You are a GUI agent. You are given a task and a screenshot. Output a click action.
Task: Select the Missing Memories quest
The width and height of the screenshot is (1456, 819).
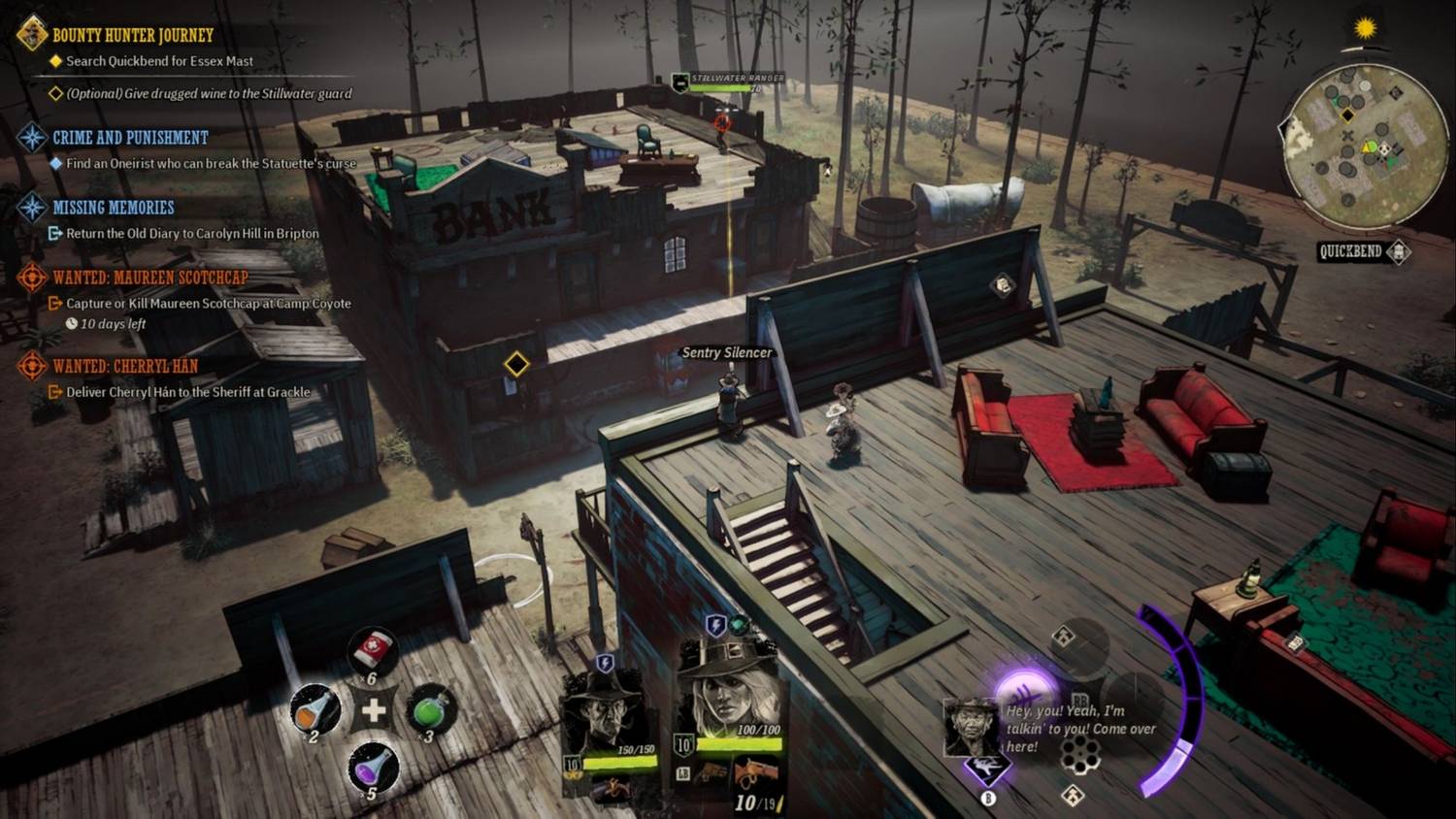click(113, 208)
